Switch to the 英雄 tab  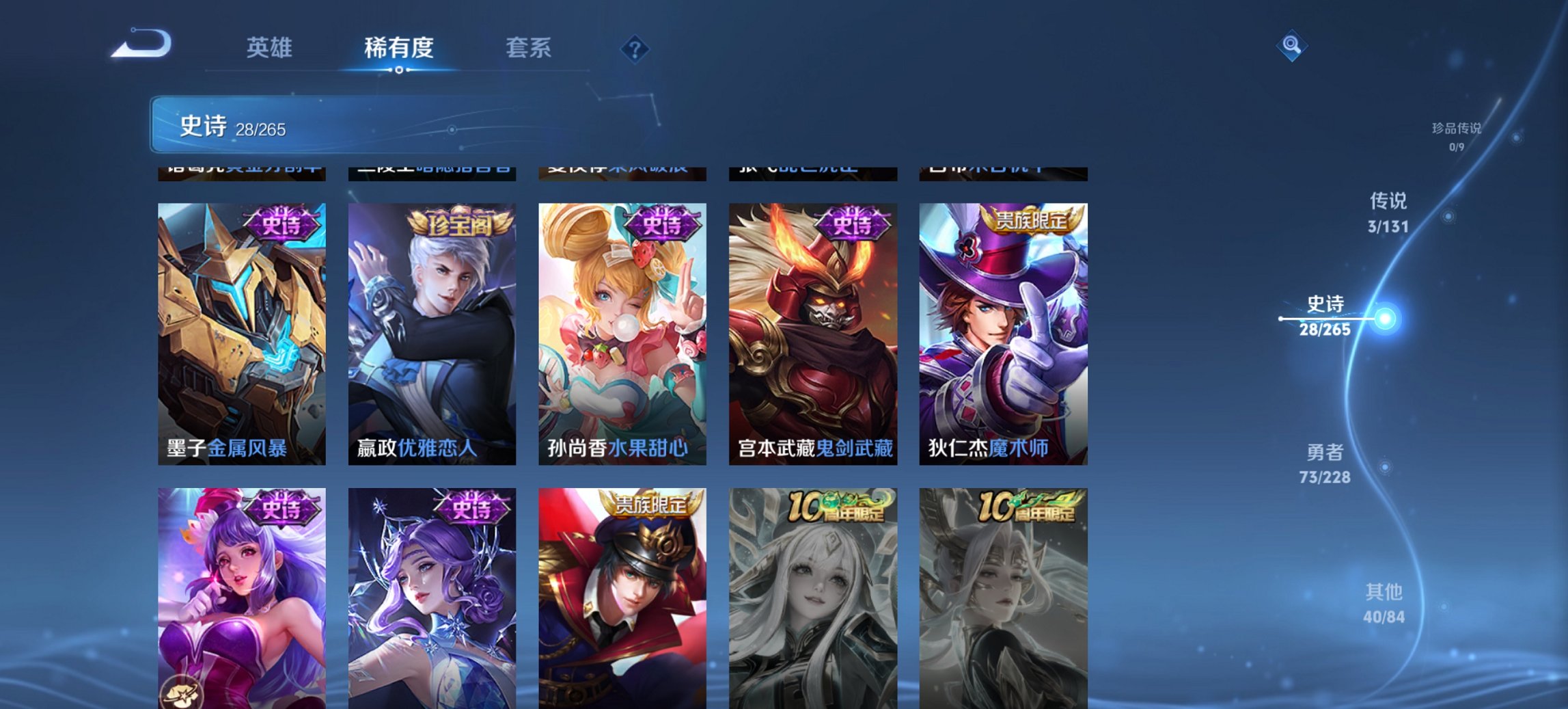point(271,48)
